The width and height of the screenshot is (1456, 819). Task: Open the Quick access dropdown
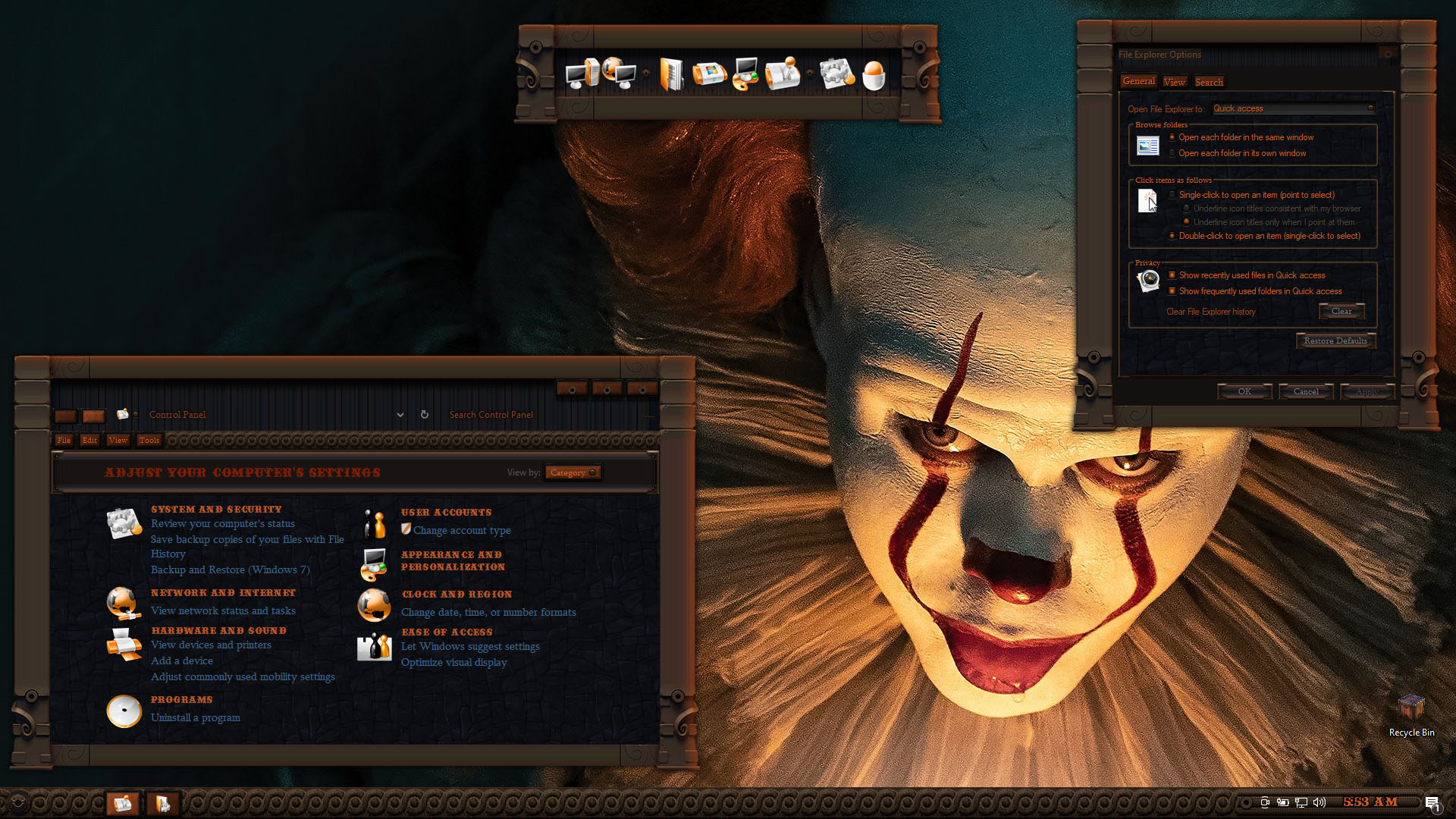[x=1293, y=108]
